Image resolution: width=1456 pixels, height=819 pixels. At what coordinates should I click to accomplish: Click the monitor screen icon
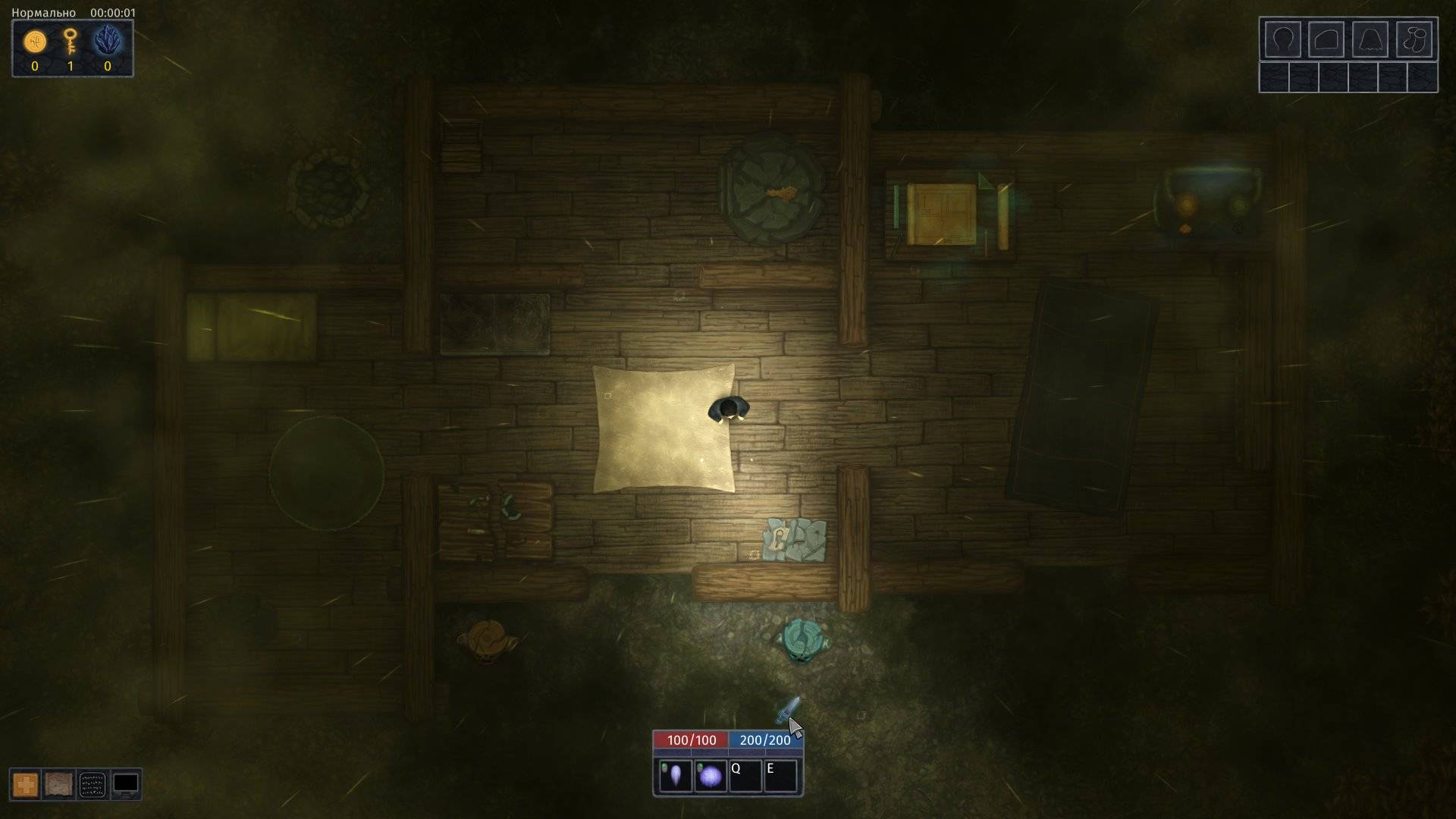point(125,784)
